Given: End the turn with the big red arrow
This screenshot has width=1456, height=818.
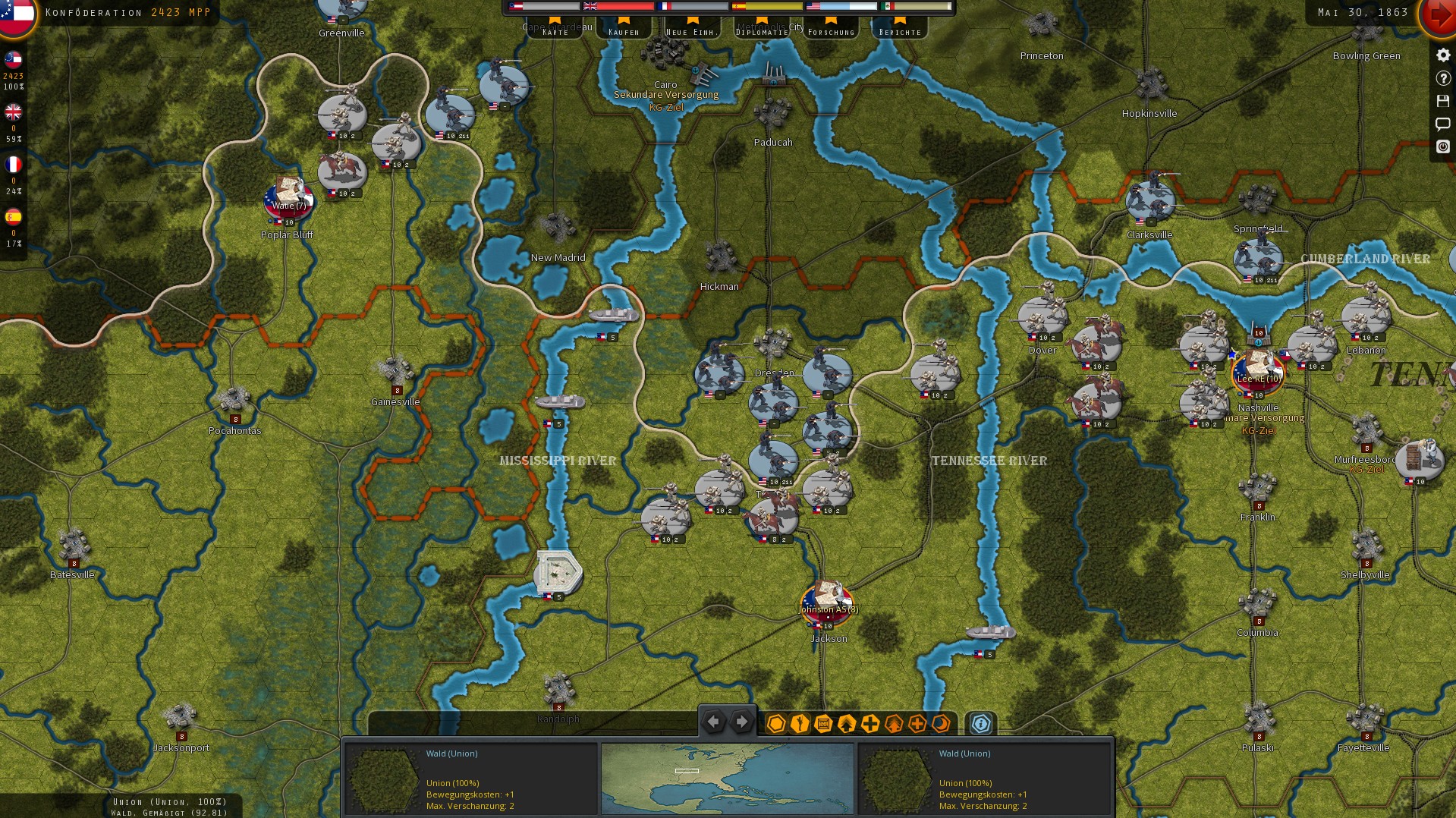Looking at the screenshot, I should coord(1440,17).
